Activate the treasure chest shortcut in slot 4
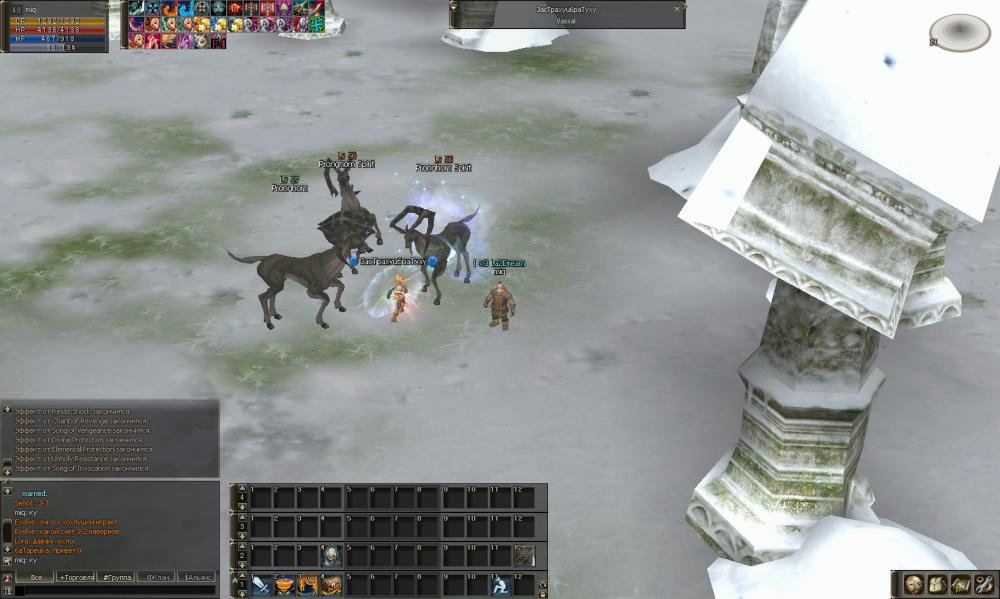 (332, 585)
